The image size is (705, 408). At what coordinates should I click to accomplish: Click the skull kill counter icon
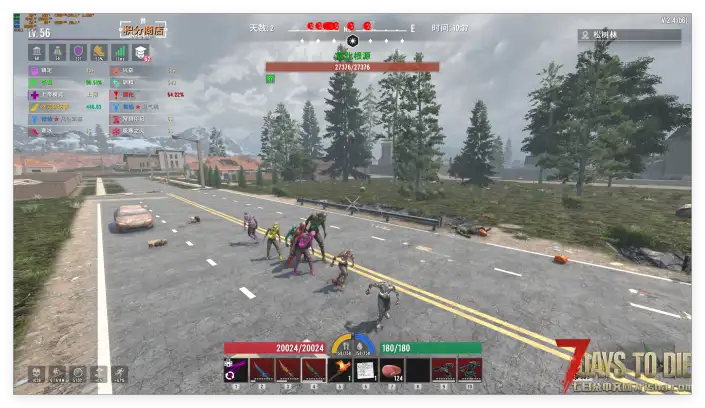point(35,374)
